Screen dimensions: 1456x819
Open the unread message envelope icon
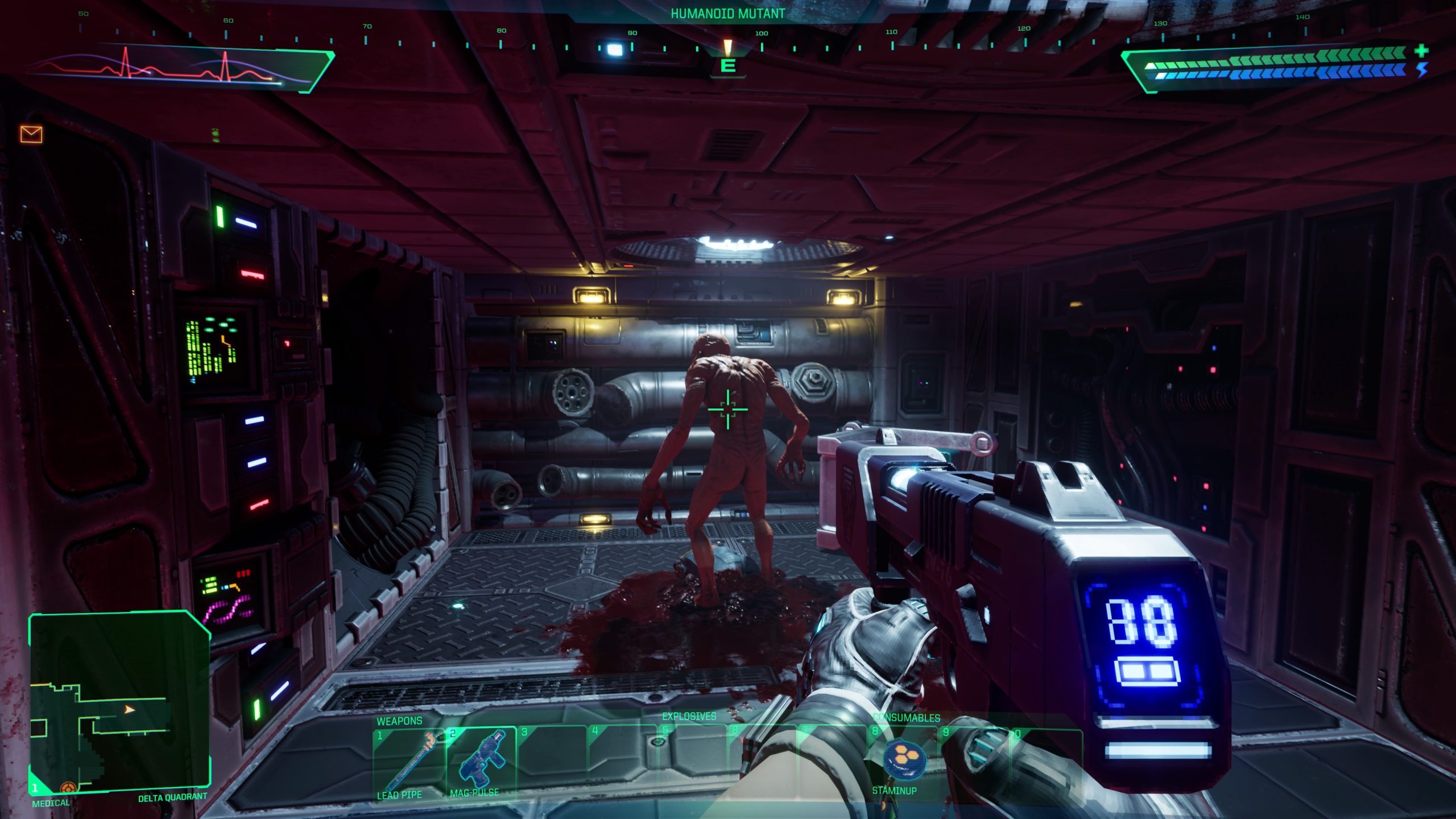(x=31, y=134)
